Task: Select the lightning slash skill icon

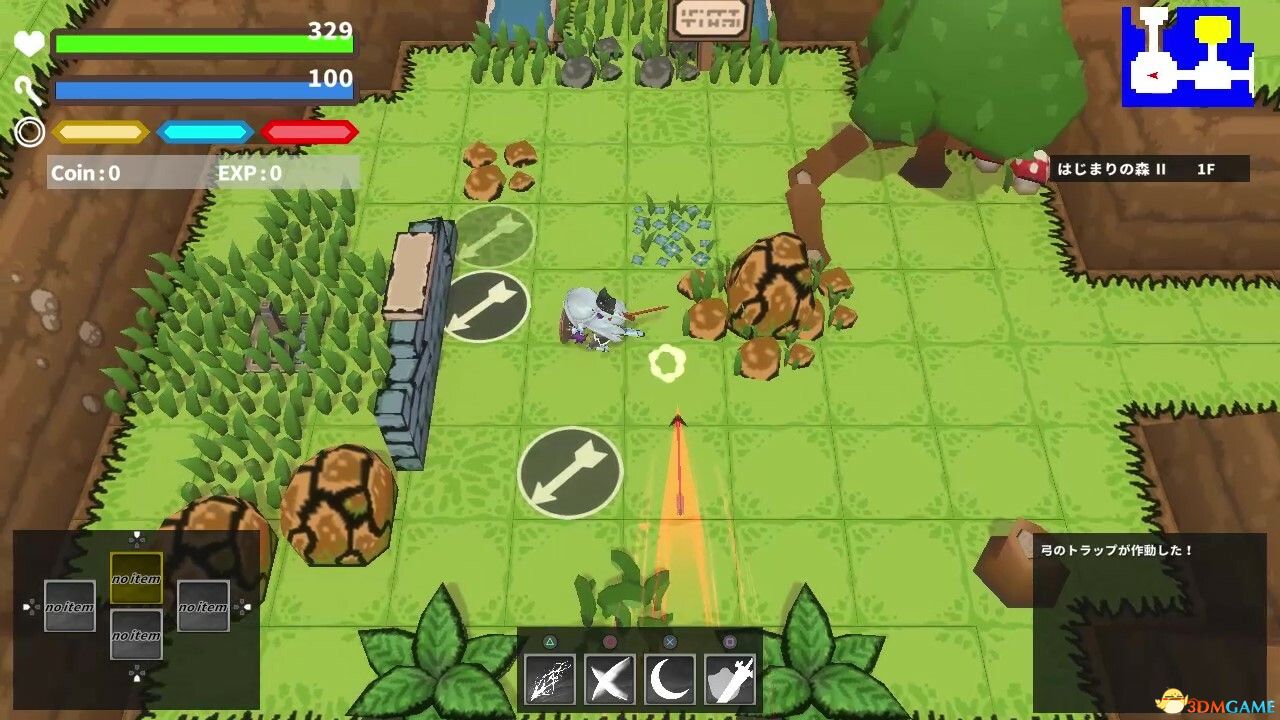Action: (x=550, y=676)
